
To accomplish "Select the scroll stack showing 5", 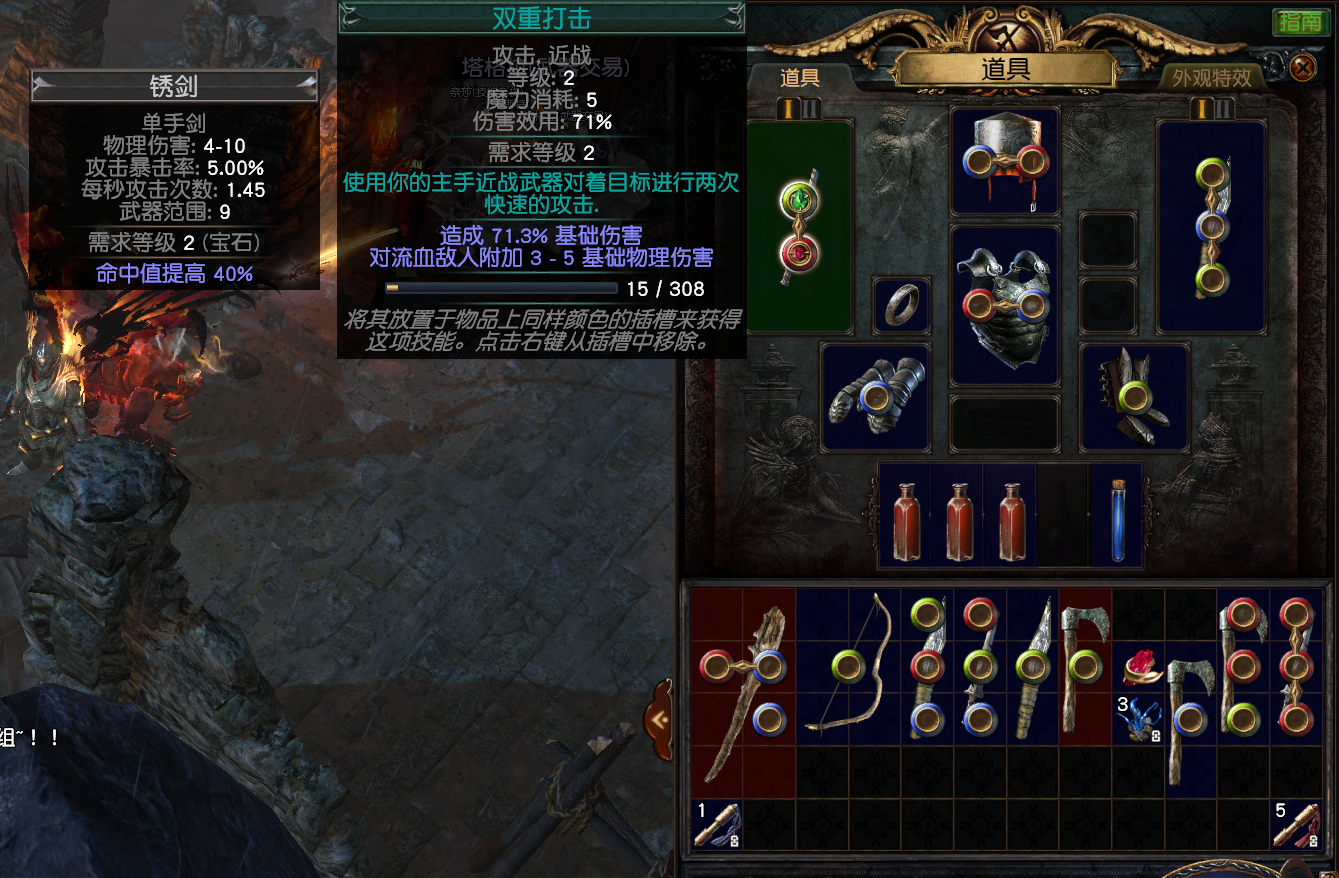I will [x=1295, y=825].
